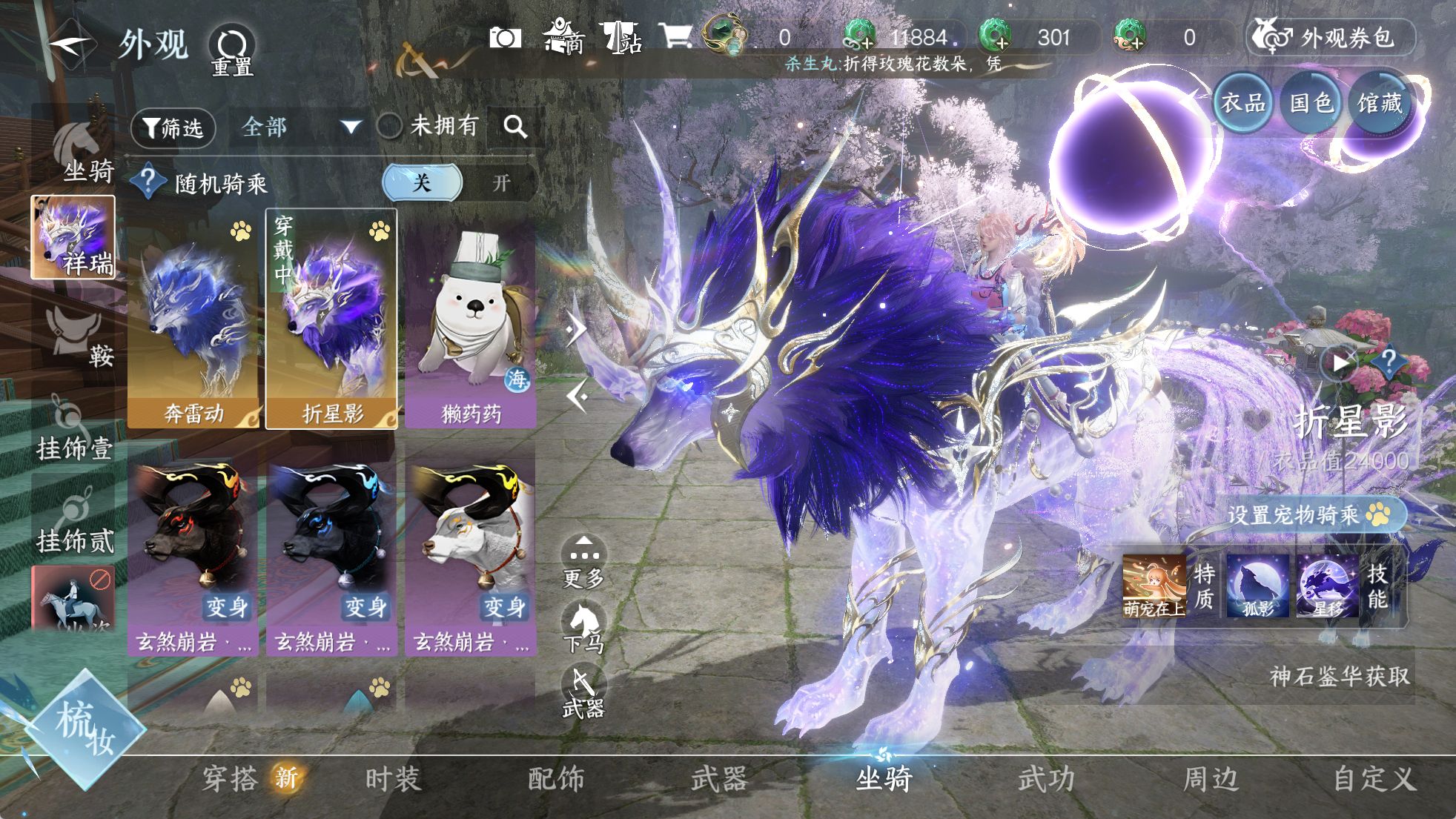Open the 鞍 saddle category
Screen dimensions: 1456x819
78,337
